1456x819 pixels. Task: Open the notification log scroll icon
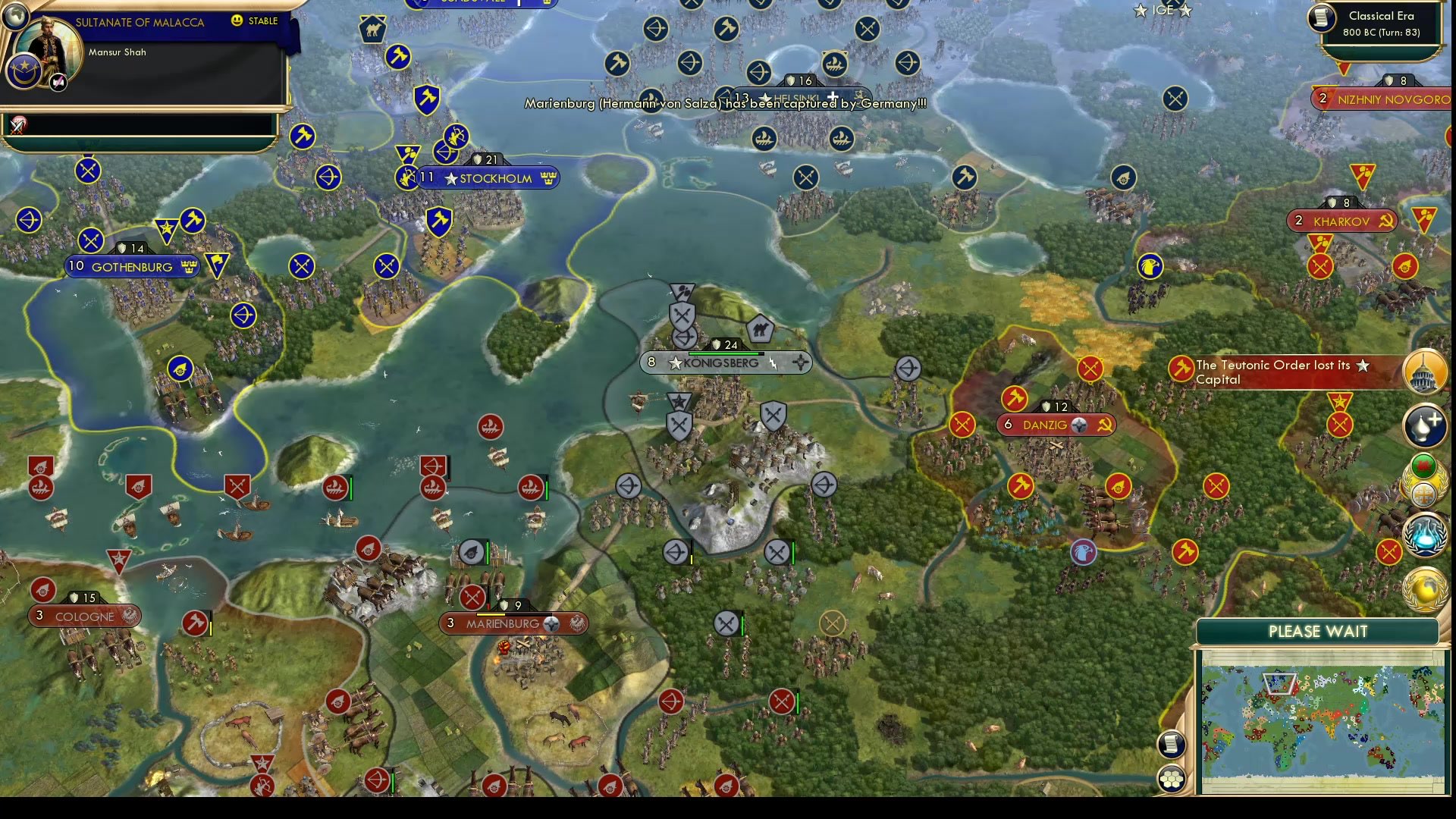(x=1171, y=744)
